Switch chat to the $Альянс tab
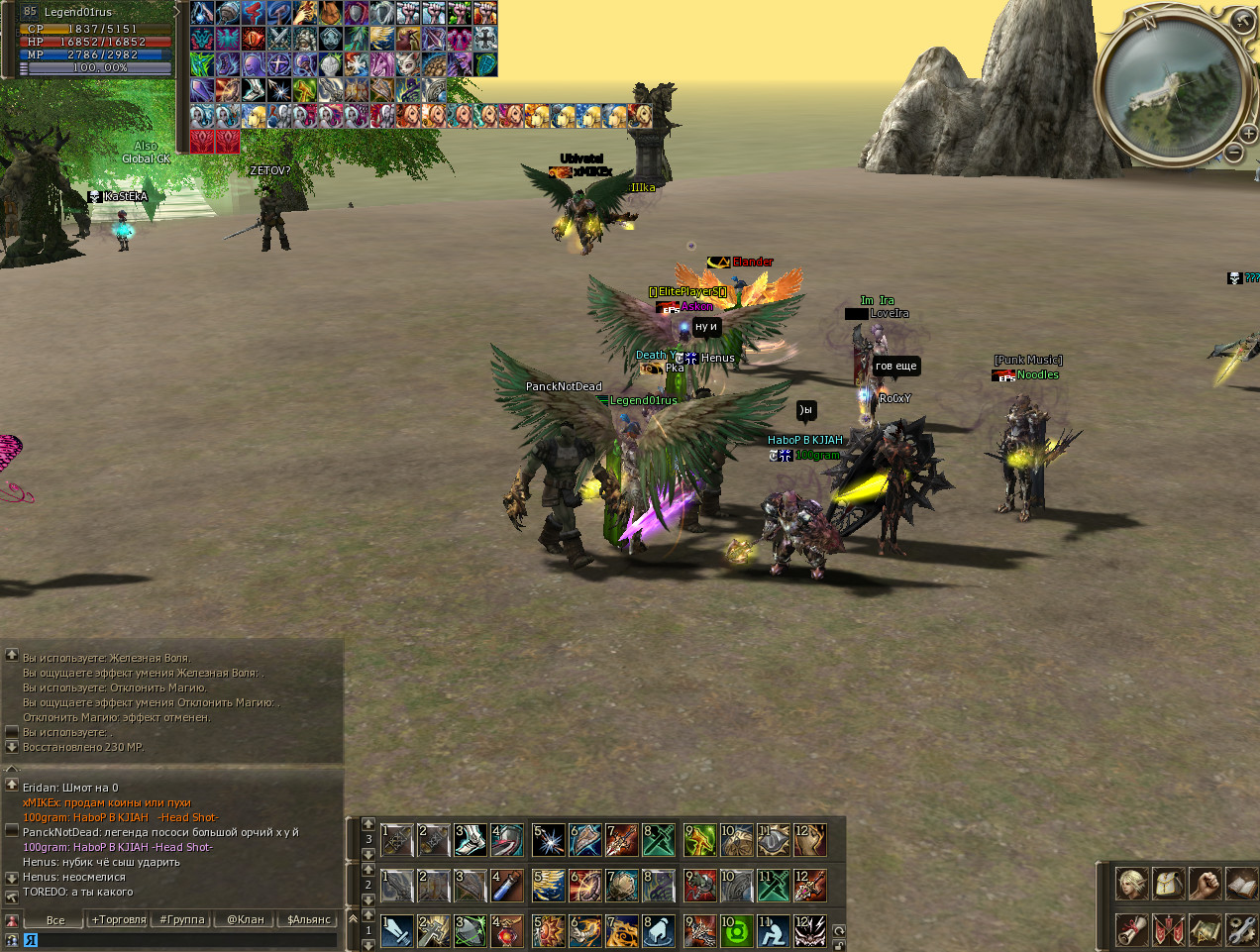 [309, 920]
